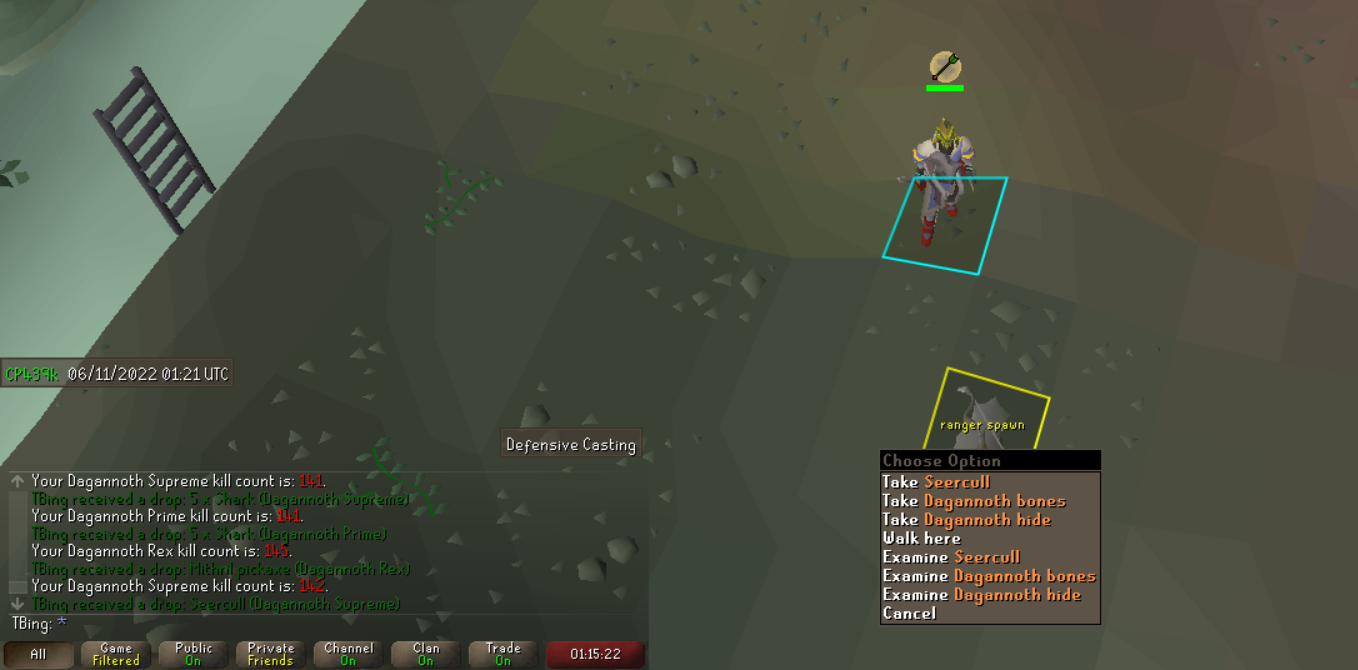Click the red 01:15:22 timer button
1358x670 pixels.
[595, 655]
